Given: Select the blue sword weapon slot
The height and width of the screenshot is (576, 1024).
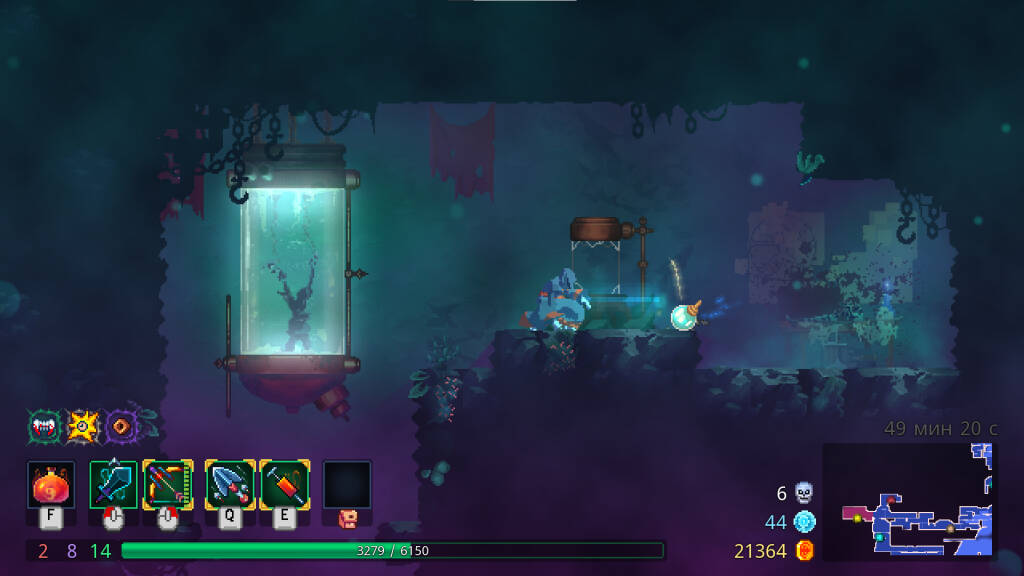Looking at the screenshot, I should (x=113, y=485).
